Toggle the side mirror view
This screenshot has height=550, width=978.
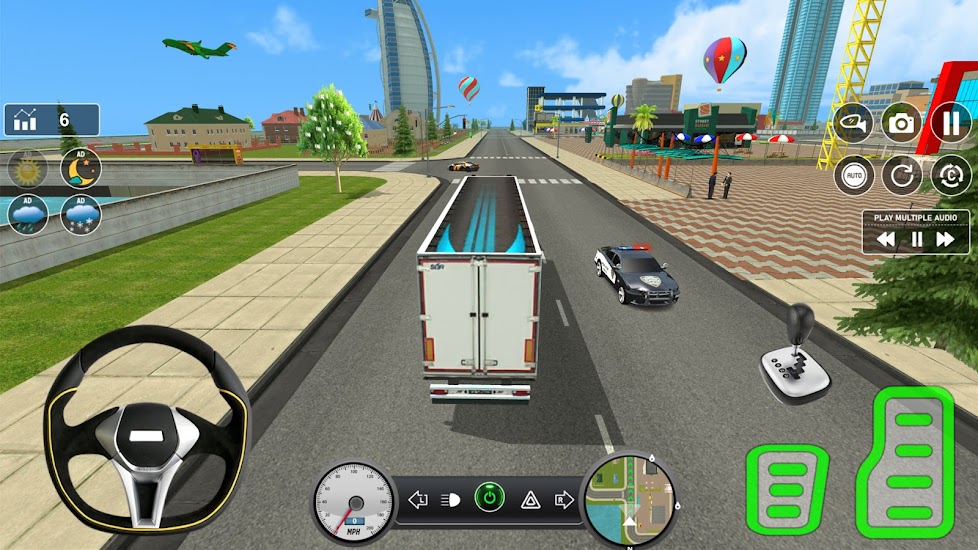[853, 123]
